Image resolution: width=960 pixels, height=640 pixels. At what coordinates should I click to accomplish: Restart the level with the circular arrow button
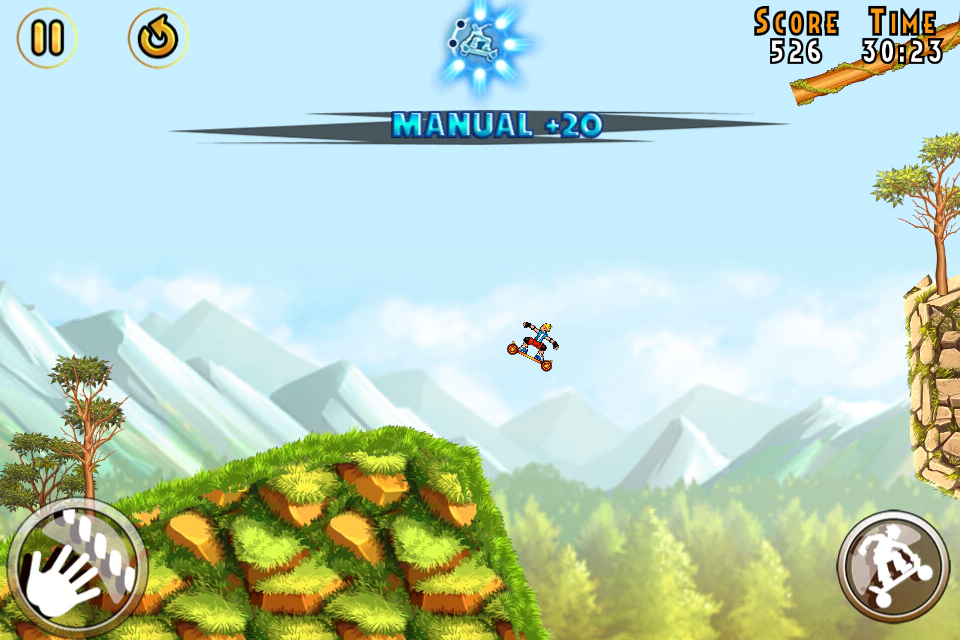click(x=158, y=38)
